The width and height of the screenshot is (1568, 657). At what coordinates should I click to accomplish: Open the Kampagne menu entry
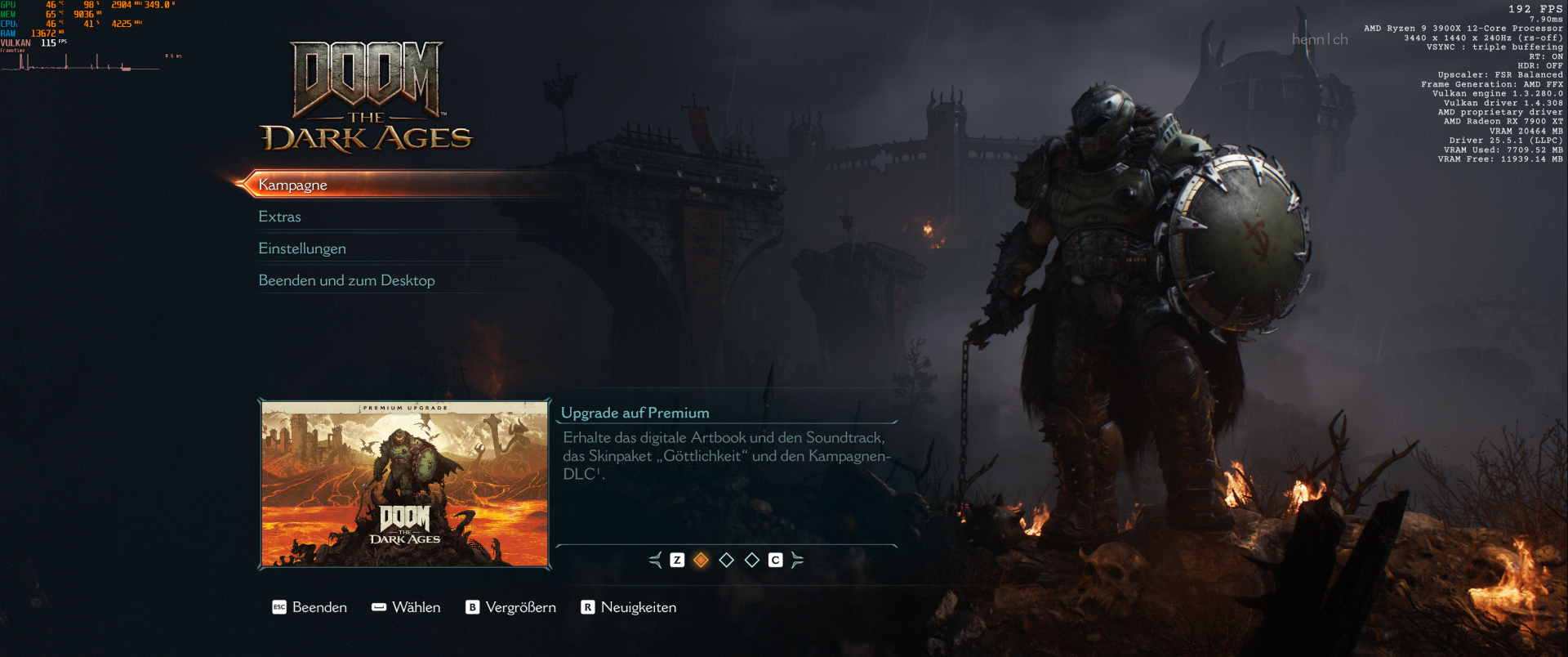tap(292, 185)
